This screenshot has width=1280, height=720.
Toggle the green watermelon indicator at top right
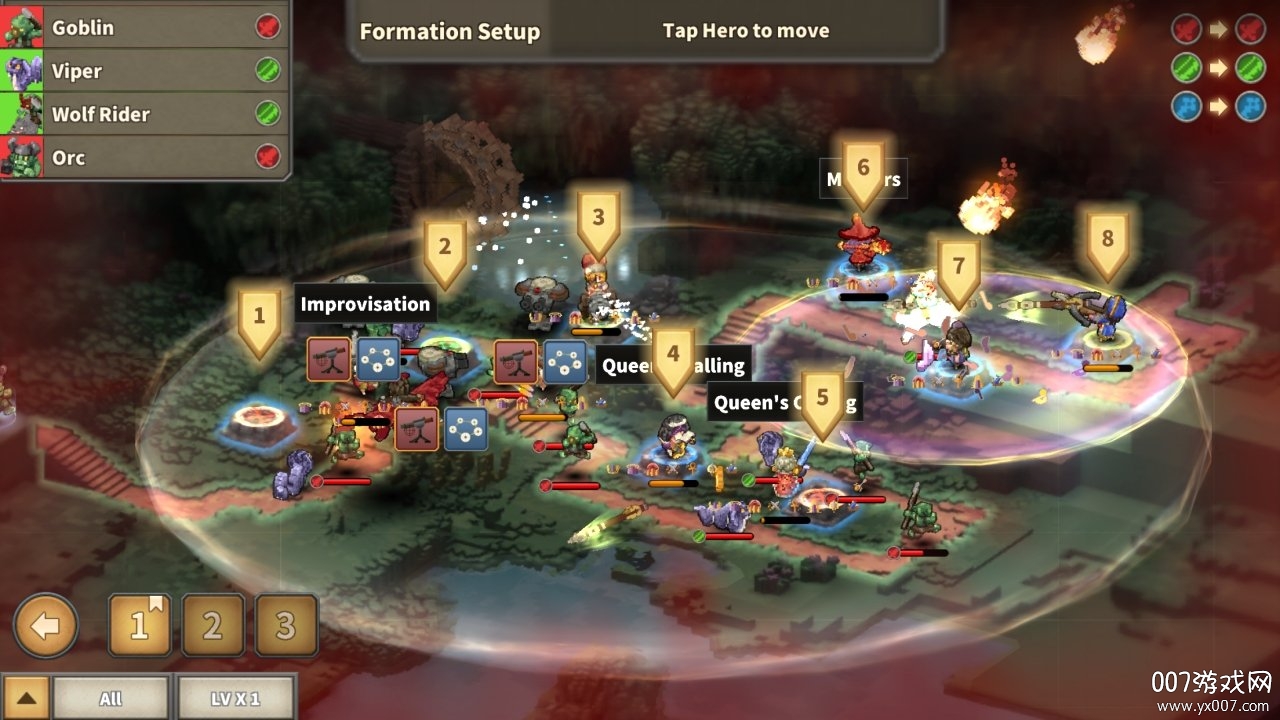click(1186, 64)
